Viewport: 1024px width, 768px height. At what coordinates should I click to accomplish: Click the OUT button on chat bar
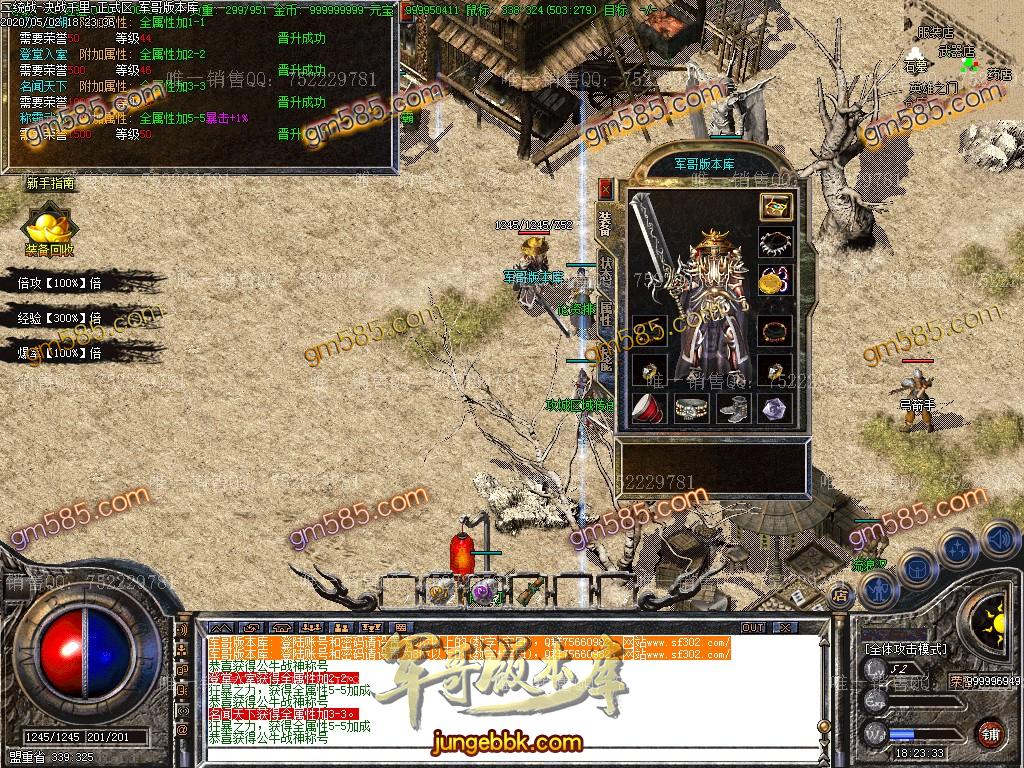(752, 627)
